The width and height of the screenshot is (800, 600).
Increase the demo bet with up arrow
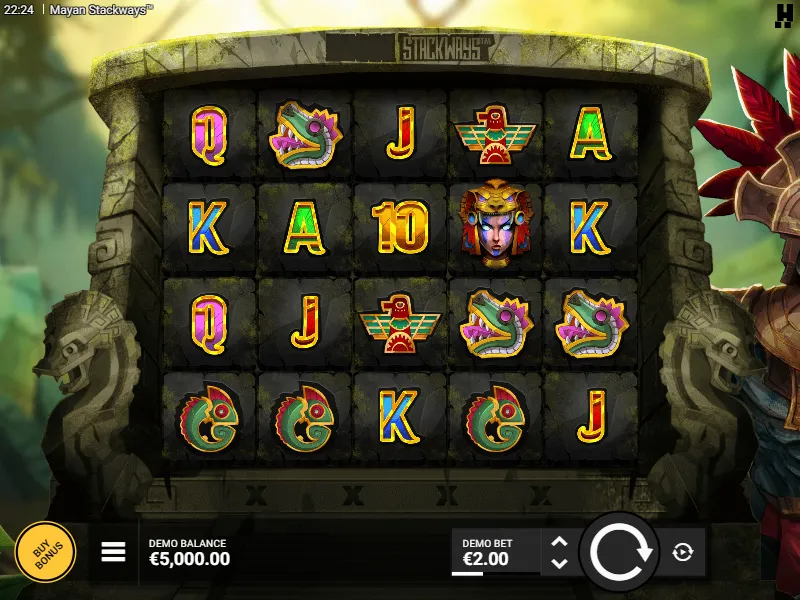tap(560, 541)
